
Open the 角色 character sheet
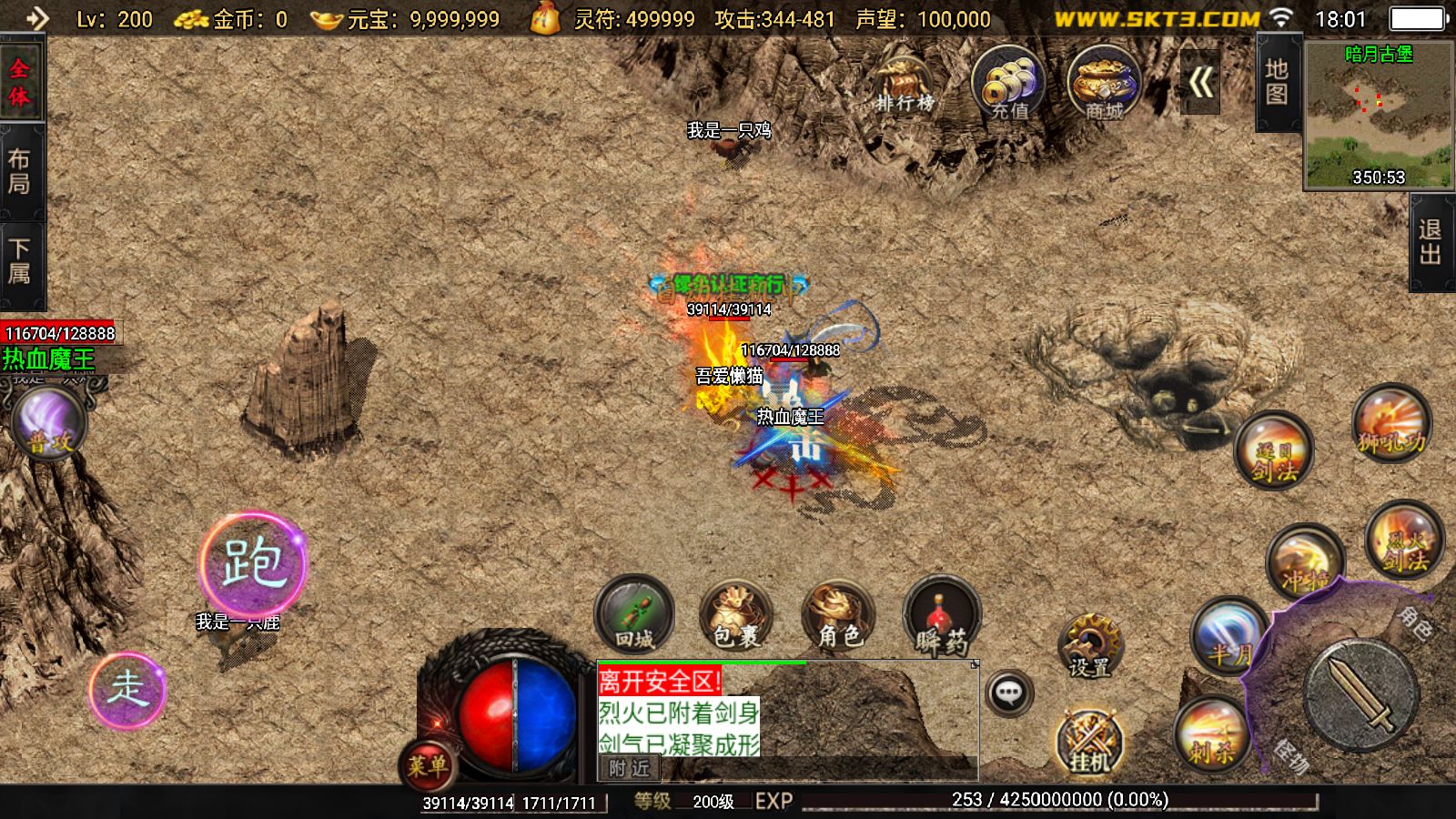click(838, 615)
